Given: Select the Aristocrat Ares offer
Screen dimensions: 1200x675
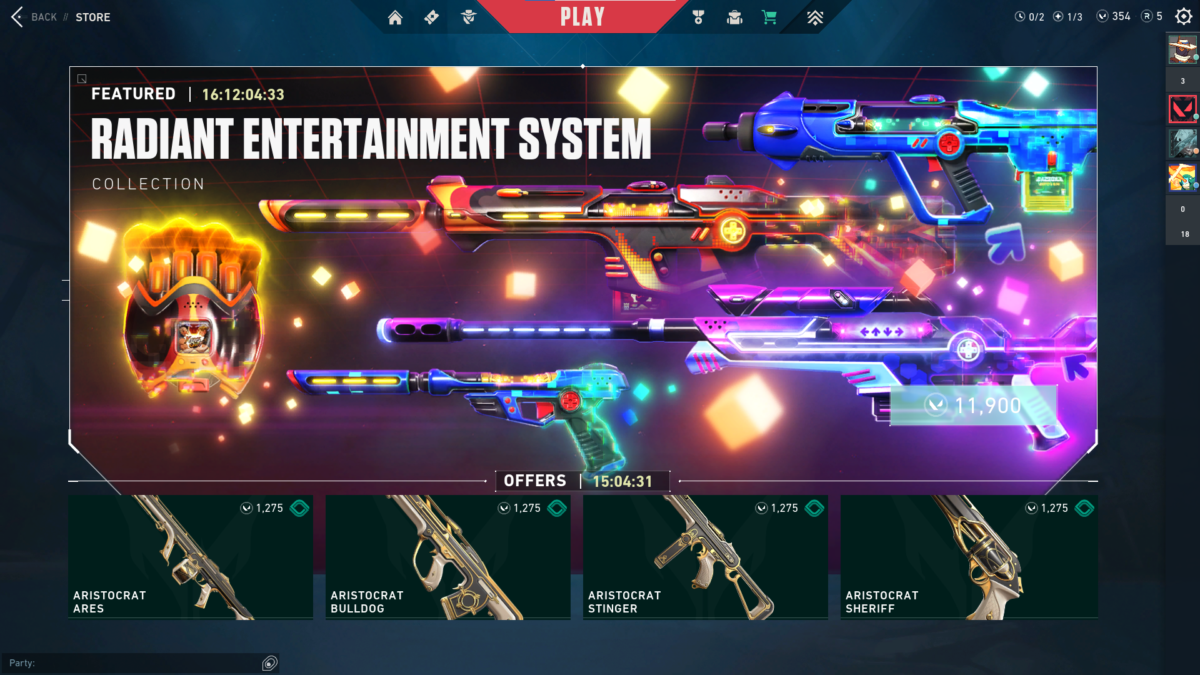Looking at the screenshot, I should click(x=190, y=557).
